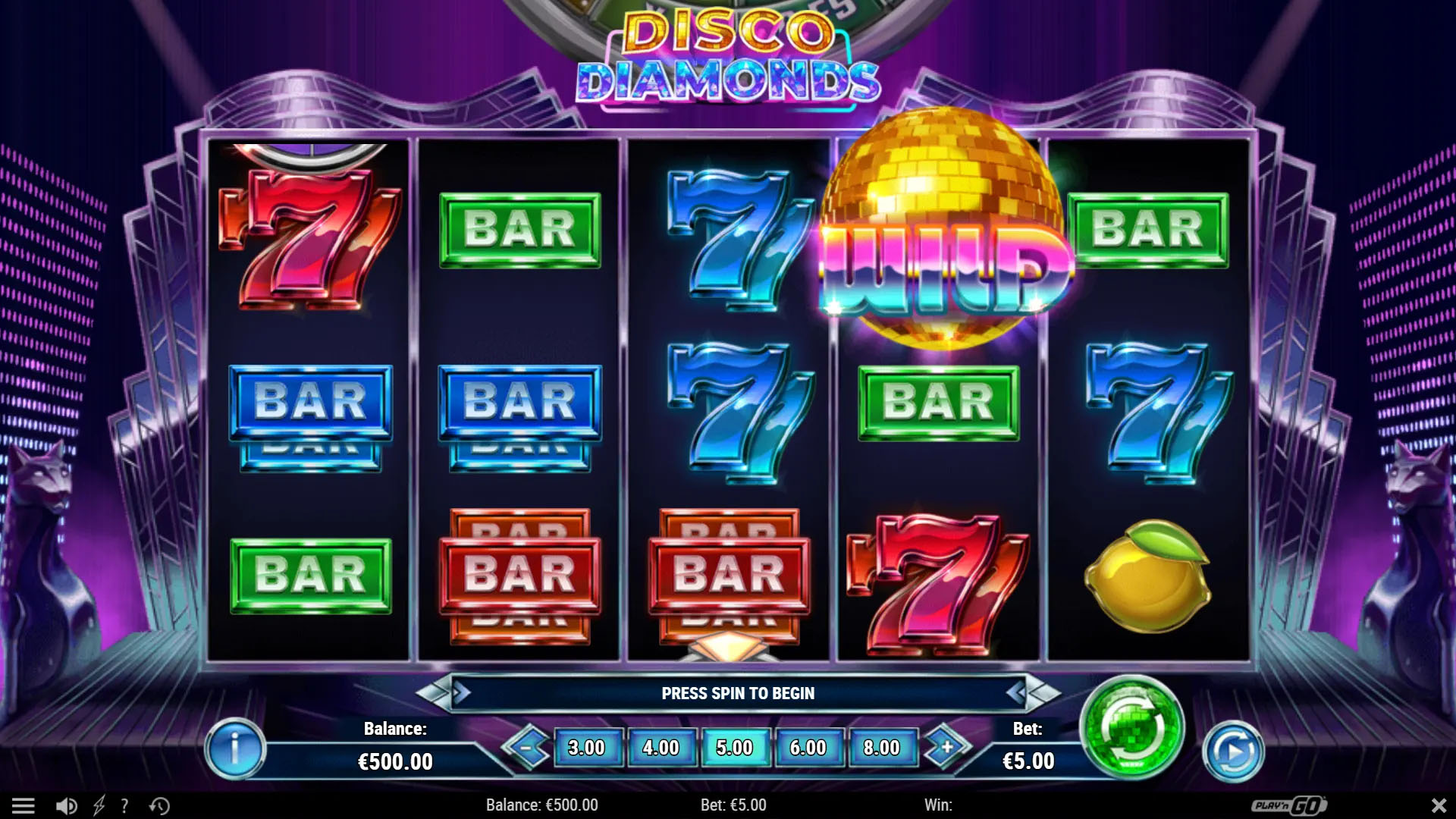Set the bet to 6.00
Image resolution: width=1456 pixels, height=819 pixels.
pyautogui.click(x=808, y=748)
